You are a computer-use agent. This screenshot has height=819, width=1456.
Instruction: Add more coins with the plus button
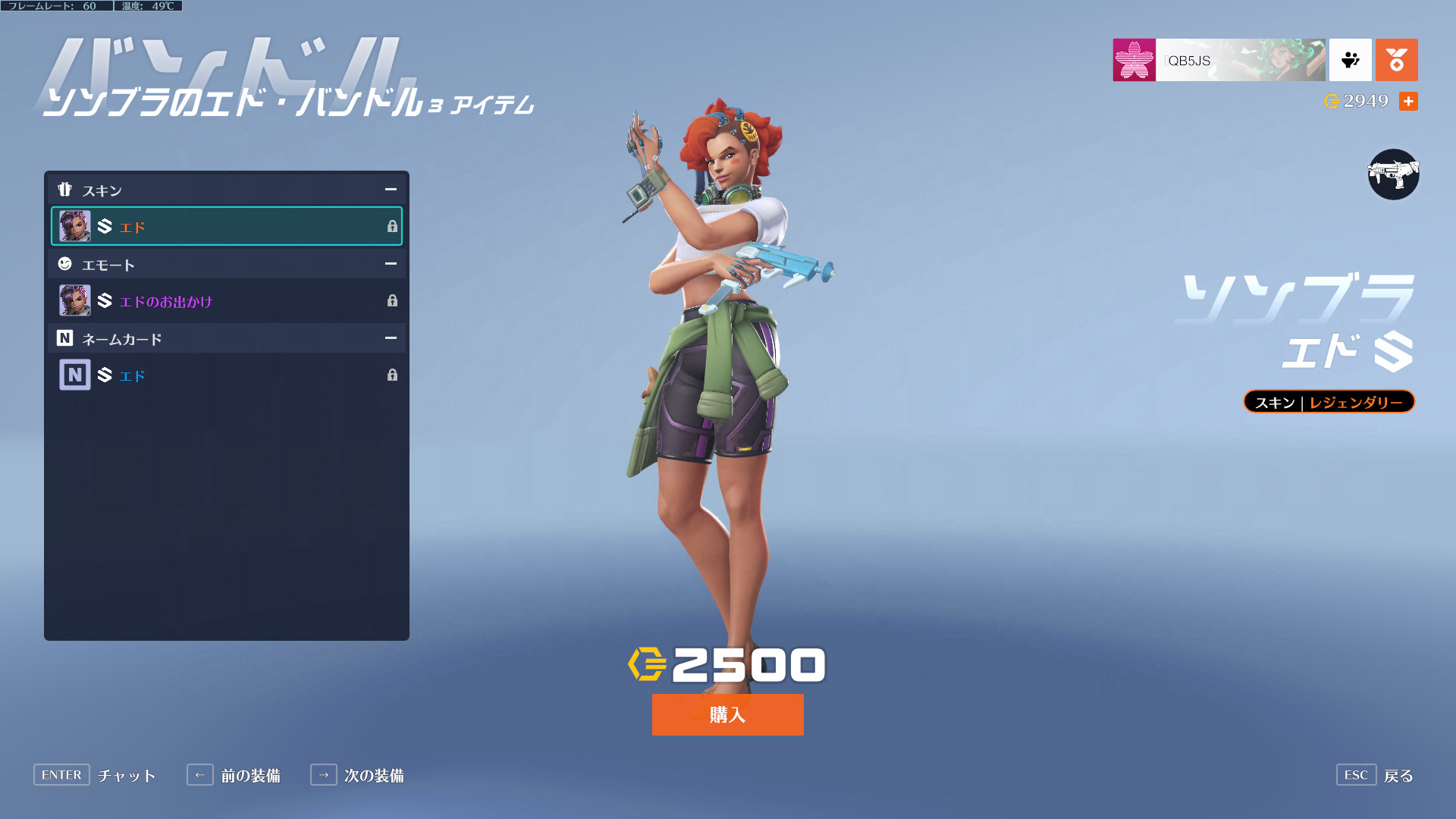[1408, 102]
